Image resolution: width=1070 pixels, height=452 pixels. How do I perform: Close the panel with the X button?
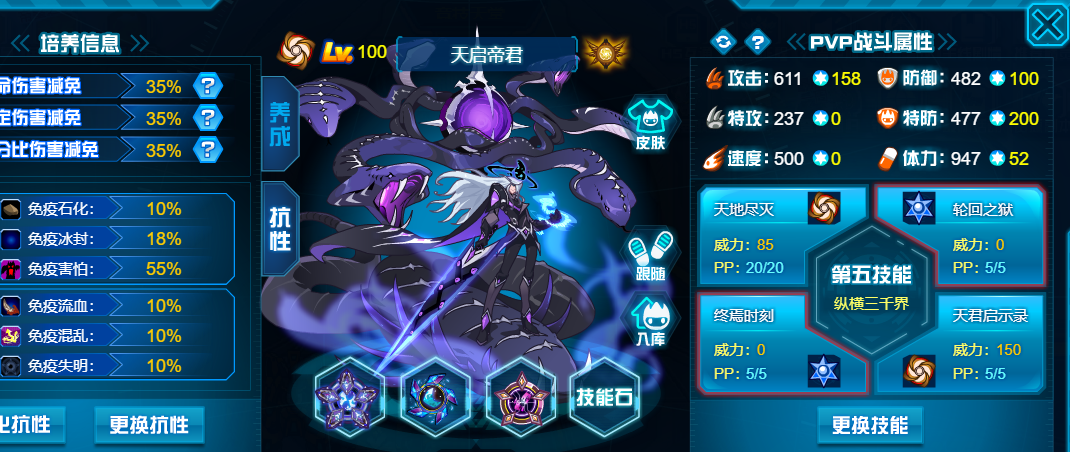(1046, 25)
